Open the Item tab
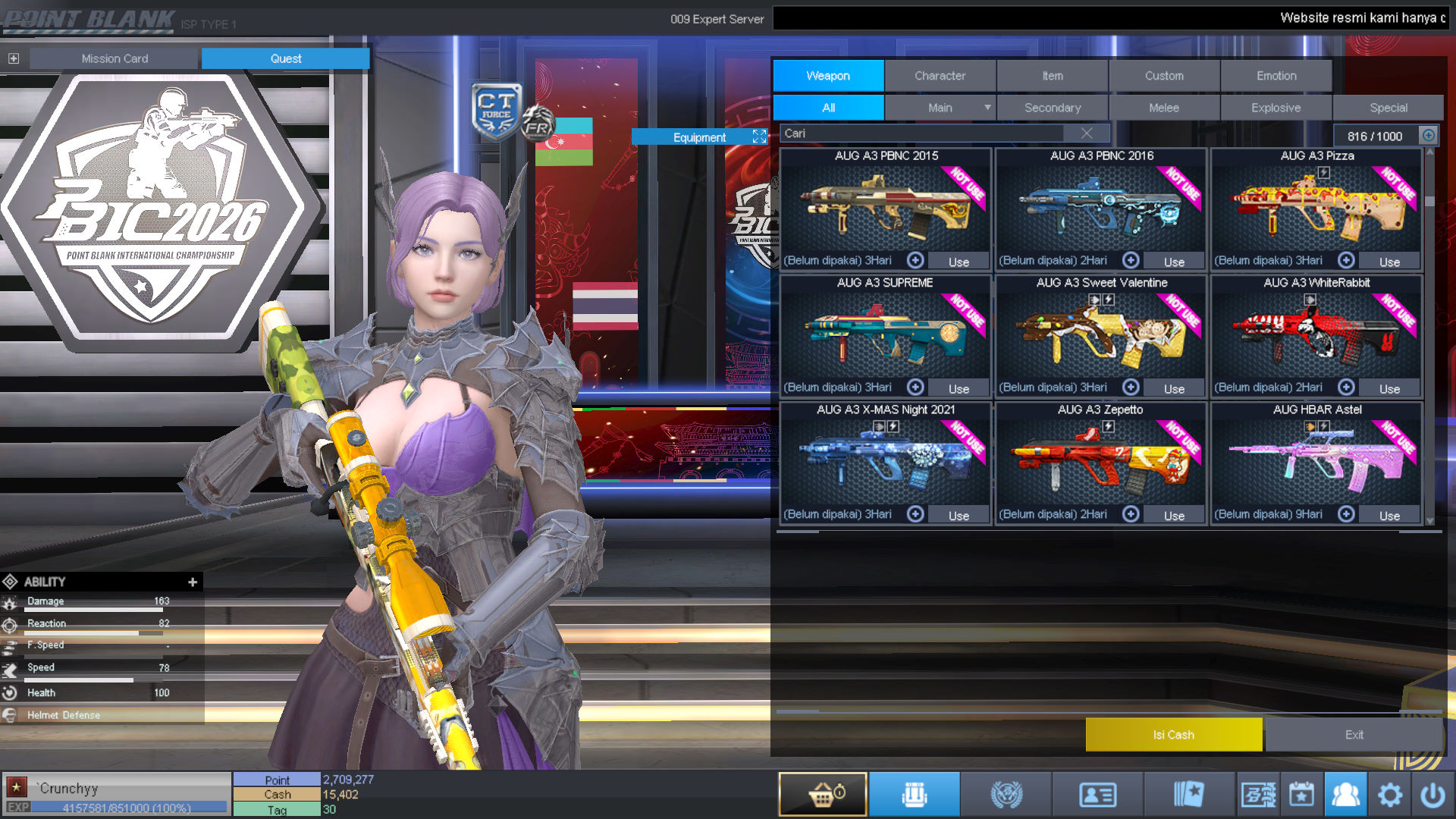1456x819 pixels. [1052, 76]
